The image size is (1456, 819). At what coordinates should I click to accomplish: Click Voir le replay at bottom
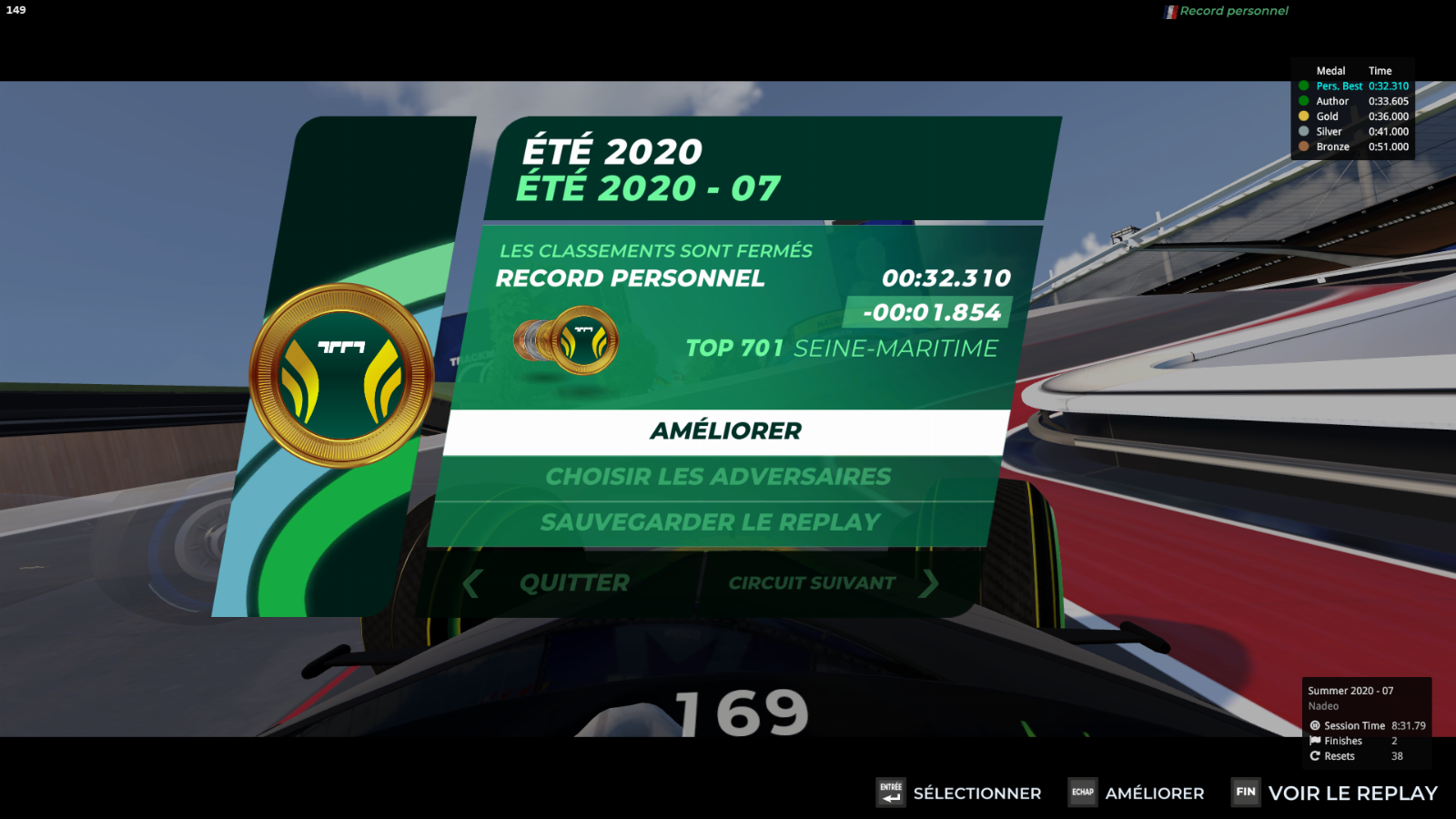point(1352,794)
